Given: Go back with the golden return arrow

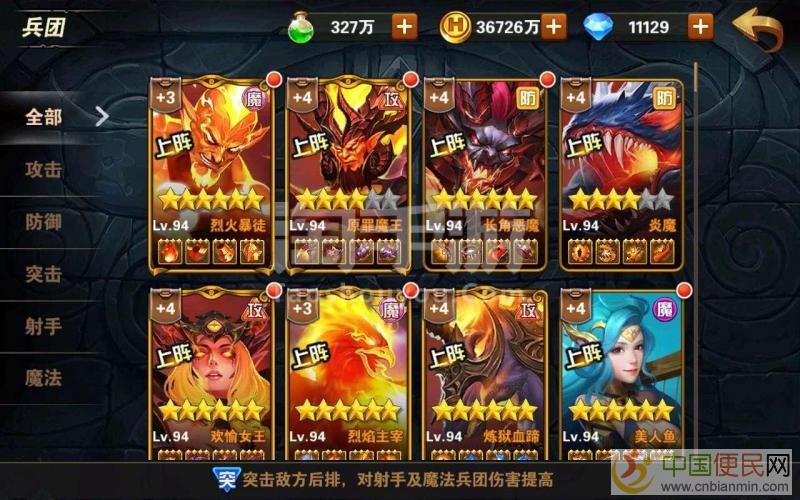Looking at the screenshot, I should point(757,28).
